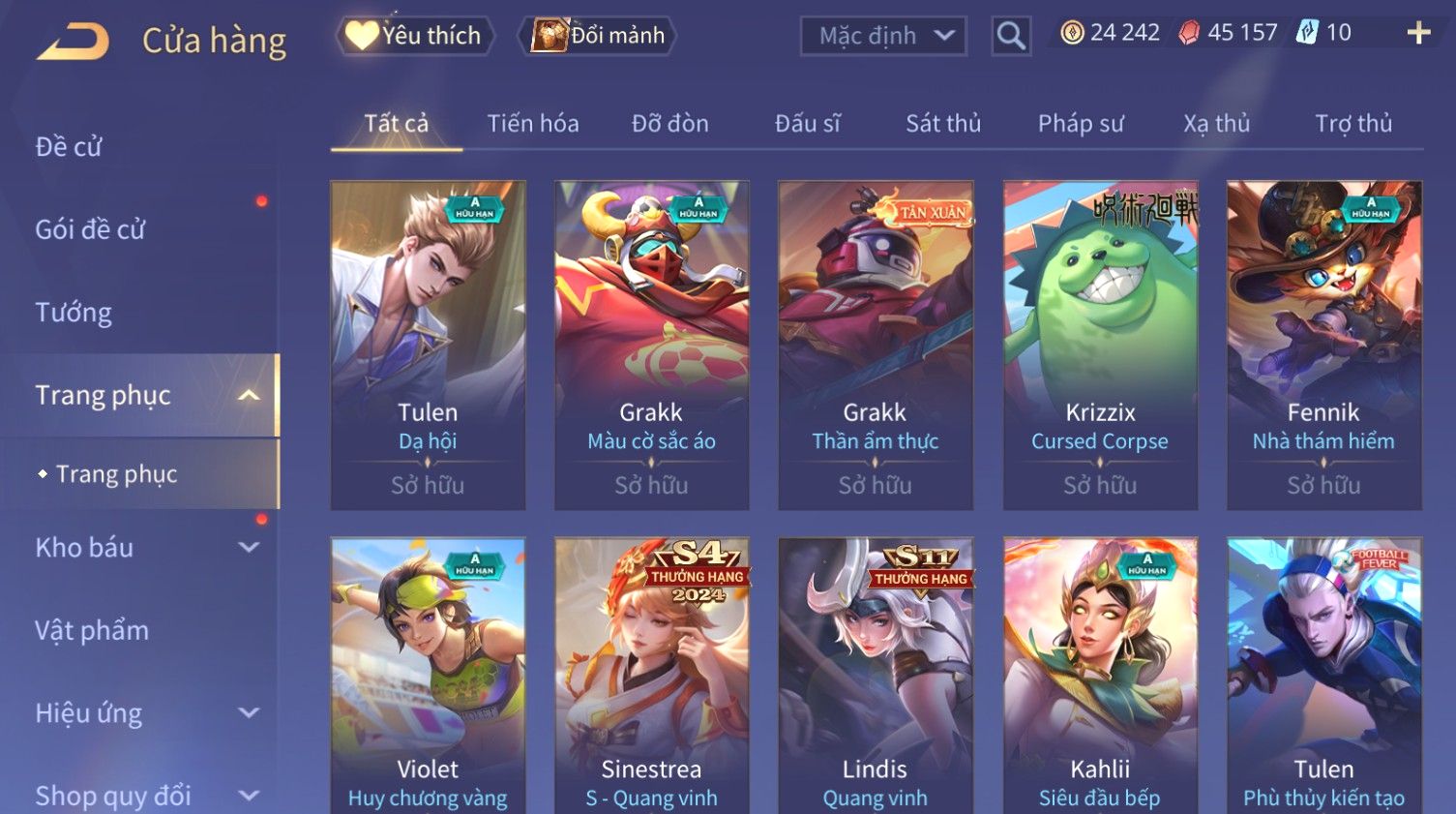Expand the Mặc định sort dropdown
The width and height of the screenshot is (1456, 814).
(x=883, y=36)
